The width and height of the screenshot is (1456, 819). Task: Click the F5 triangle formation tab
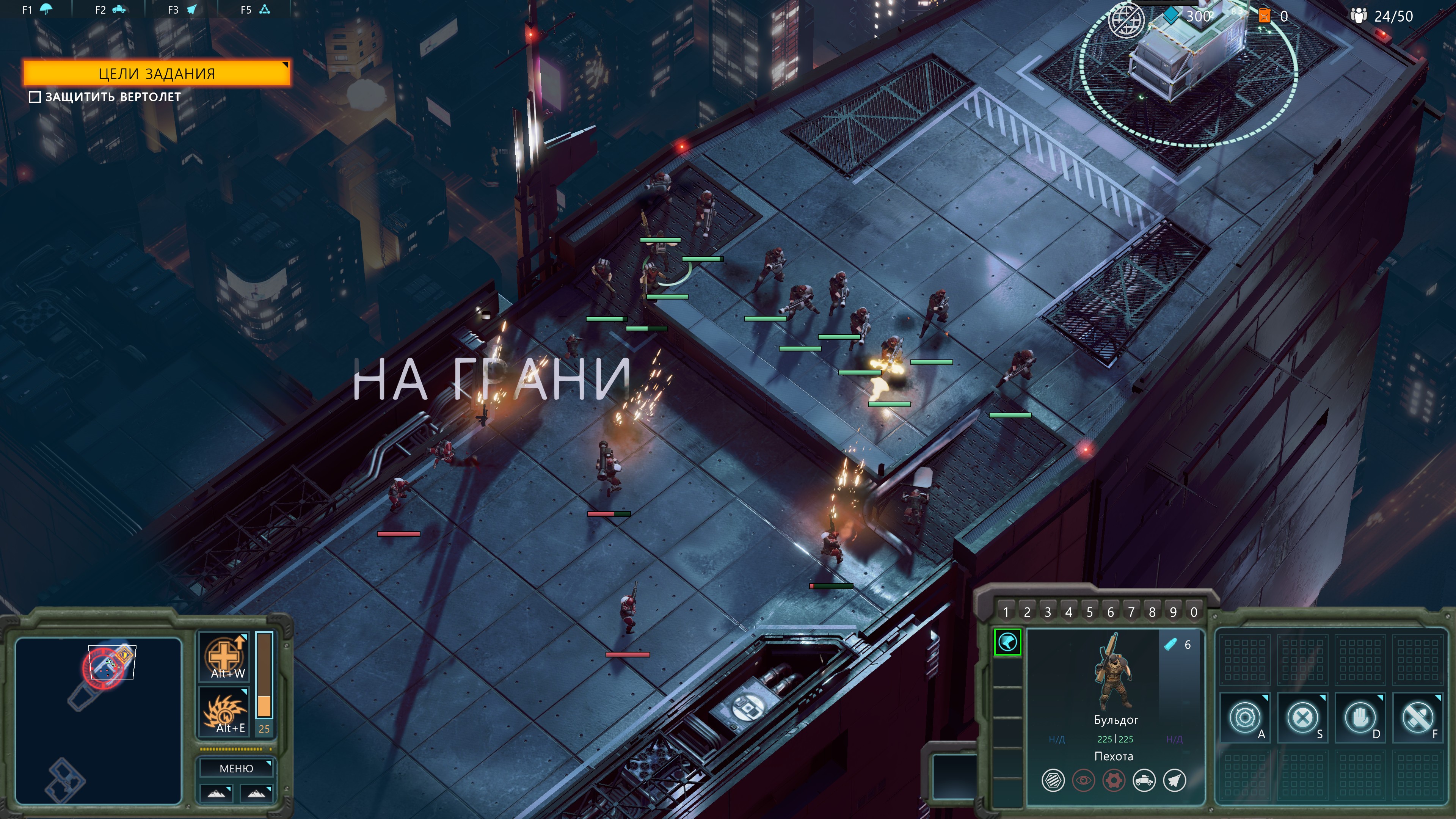(x=256, y=9)
